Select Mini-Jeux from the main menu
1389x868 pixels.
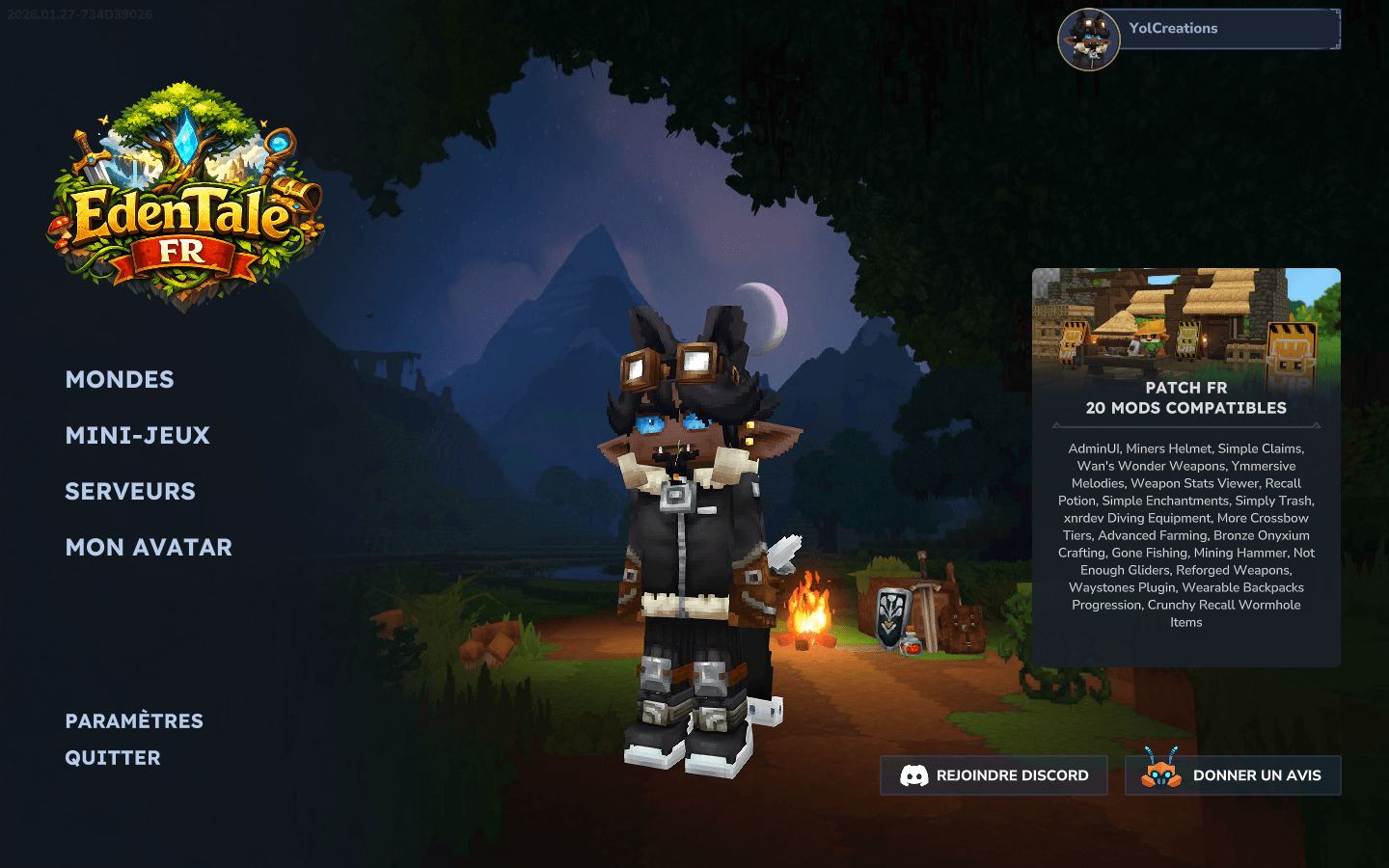tap(137, 436)
